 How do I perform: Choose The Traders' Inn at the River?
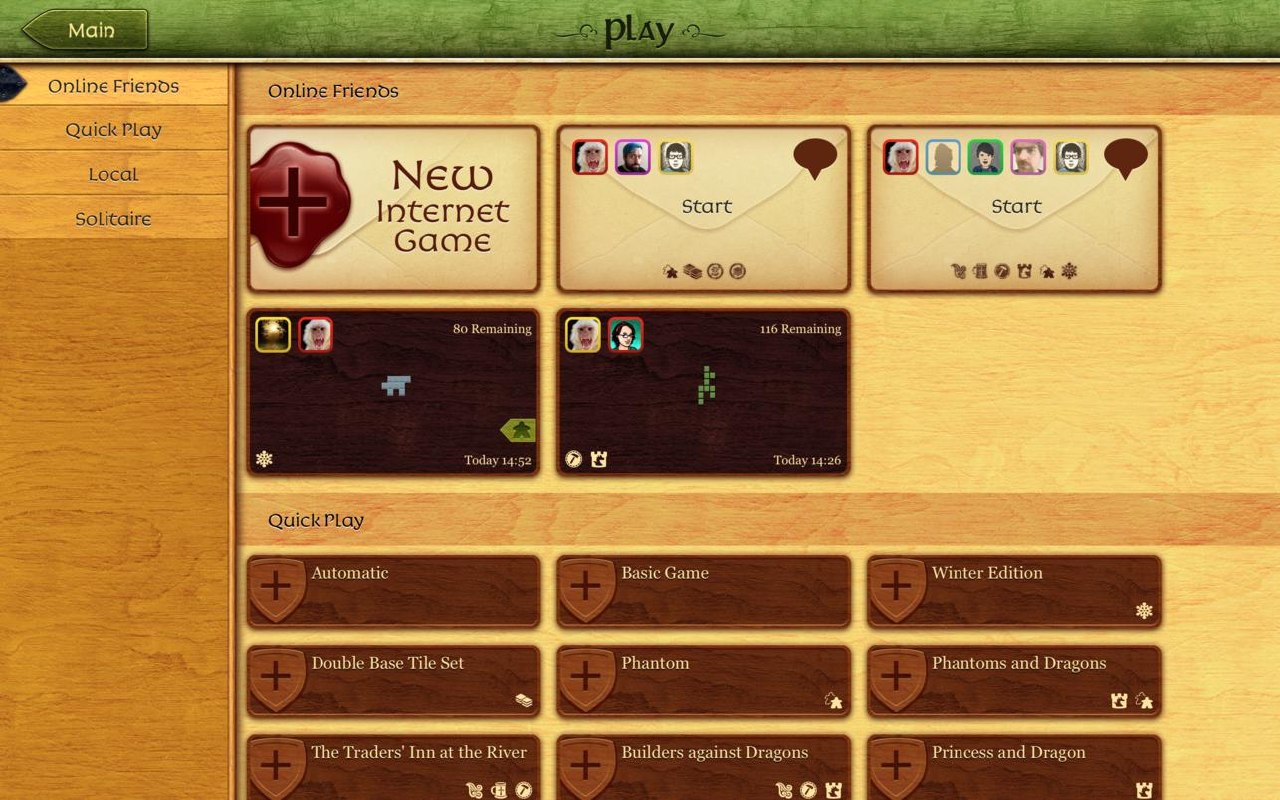[x=393, y=768]
